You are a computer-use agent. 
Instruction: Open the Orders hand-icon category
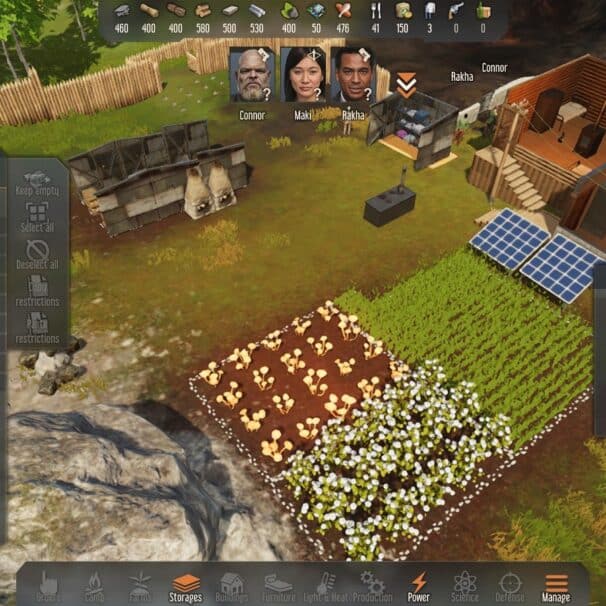point(47,585)
